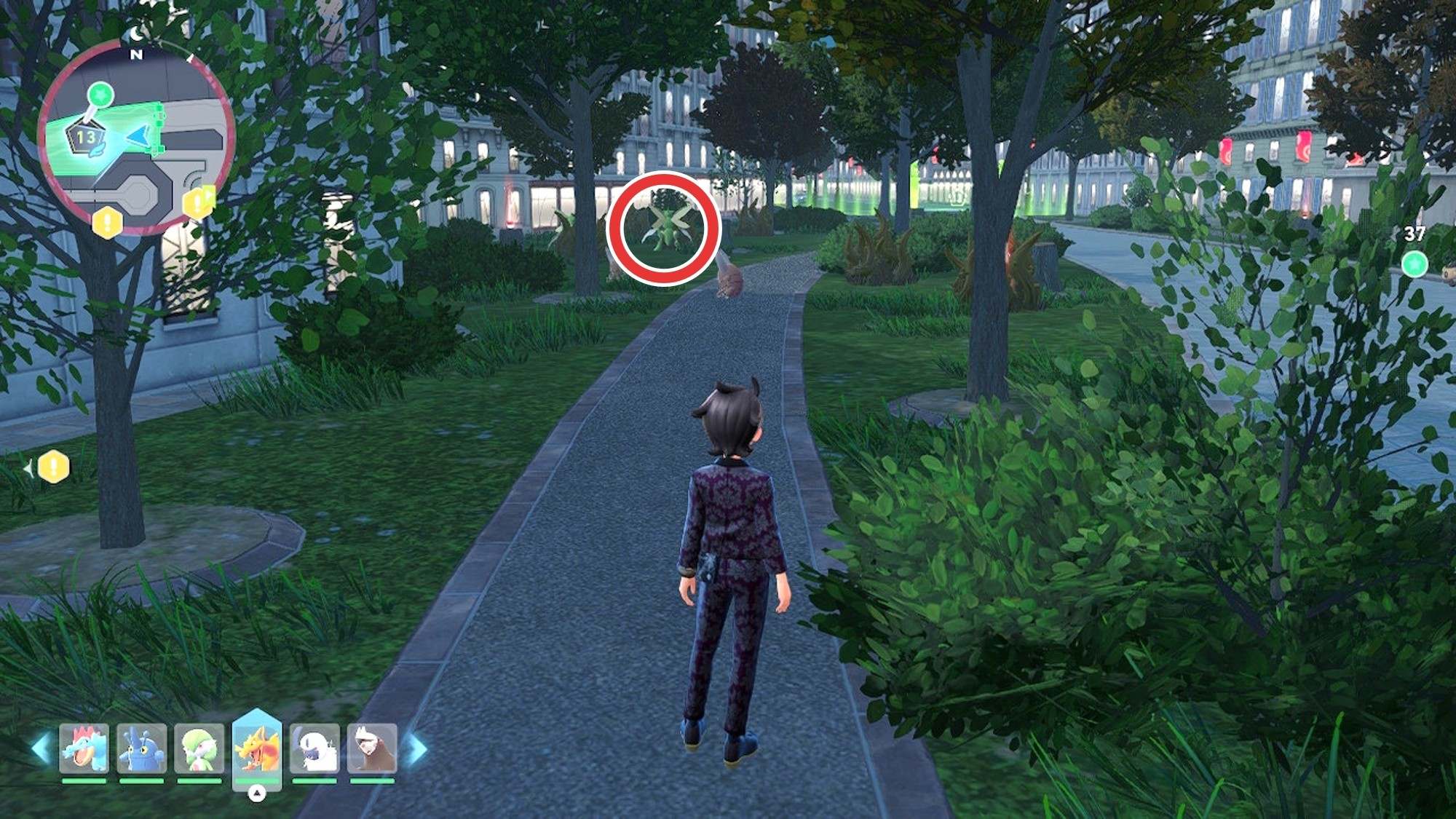The image size is (1456, 819).
Task: Click the party bar's right arrow
Action: point(417,748)
